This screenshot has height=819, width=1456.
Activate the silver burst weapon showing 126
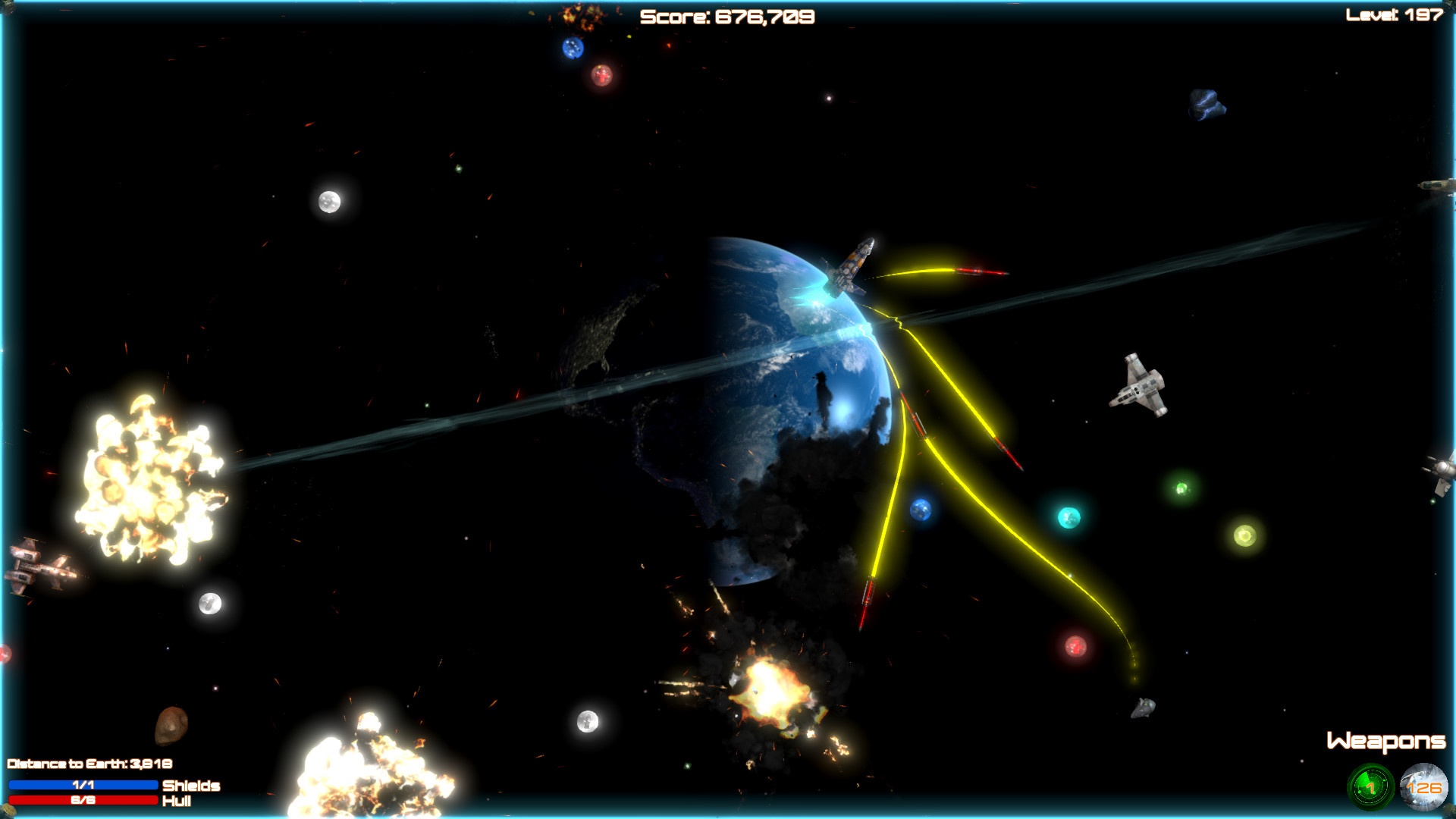click(1423, 788)
